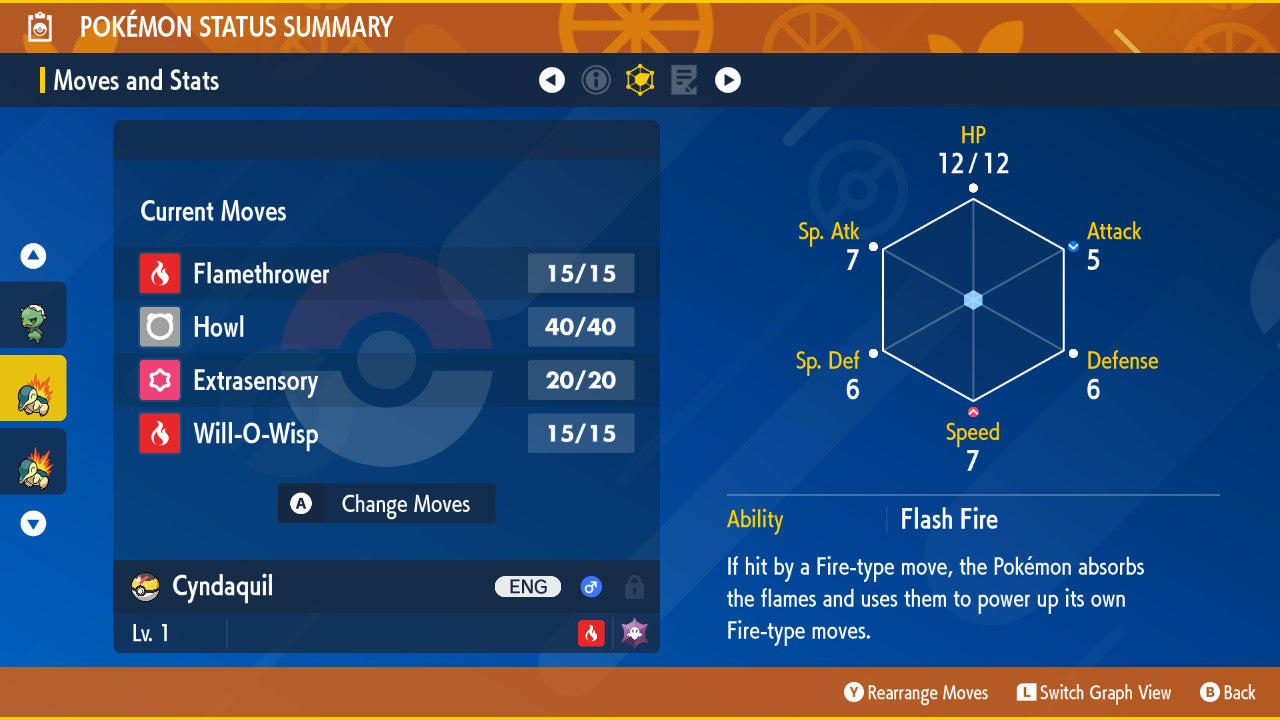Open the Change Moves option
The image size is (1280, 720).
(386, 504)
